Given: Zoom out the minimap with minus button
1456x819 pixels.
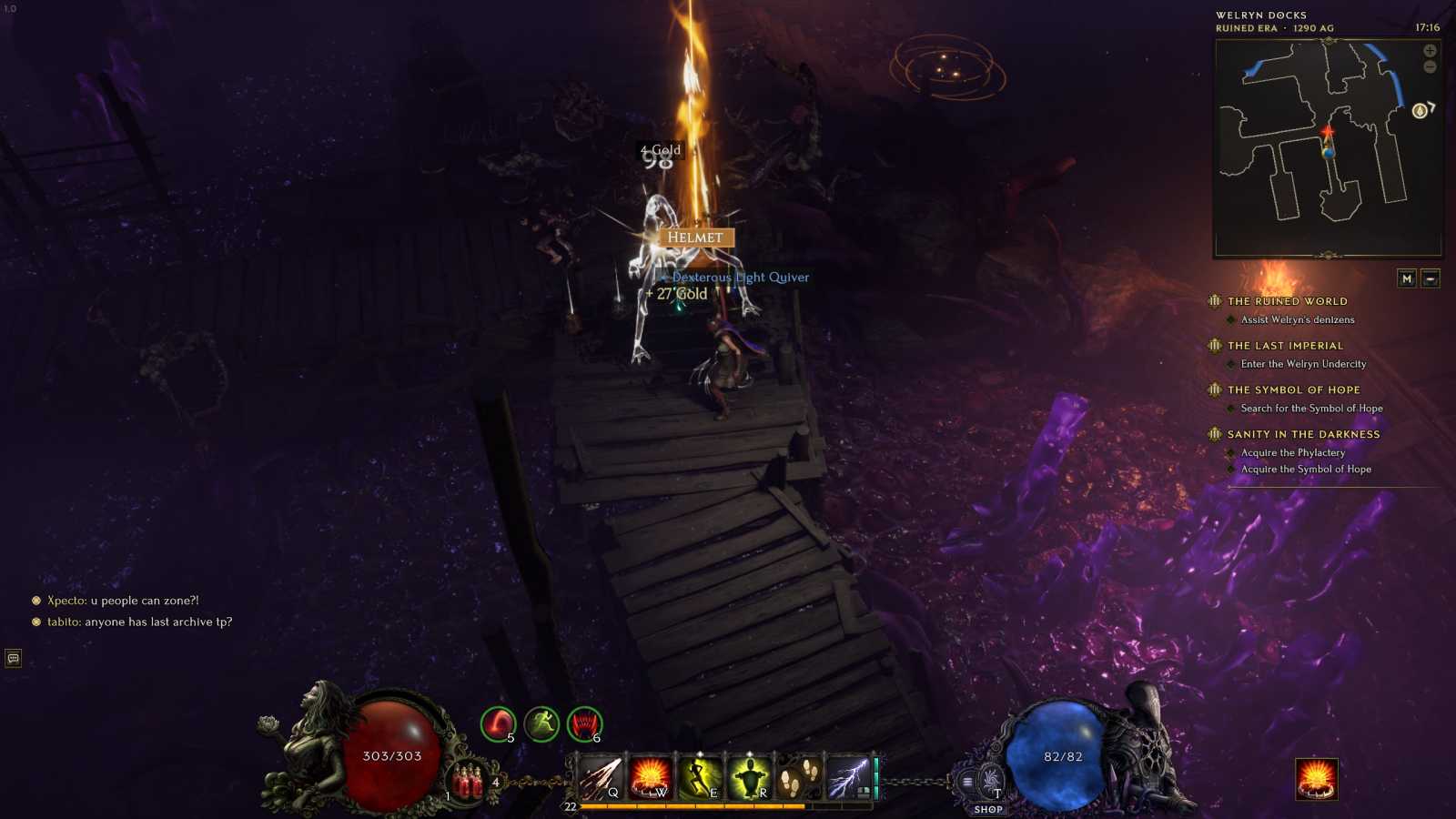Looking at the screenshot, I should (x=1430, y=67).
